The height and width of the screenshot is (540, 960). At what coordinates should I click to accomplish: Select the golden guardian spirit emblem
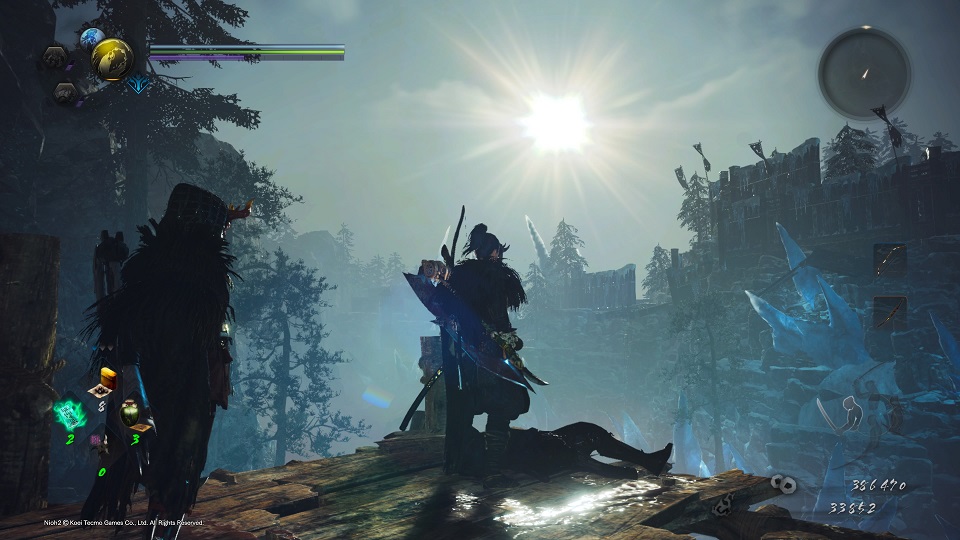pyautogui.click(x=112, y=61)
